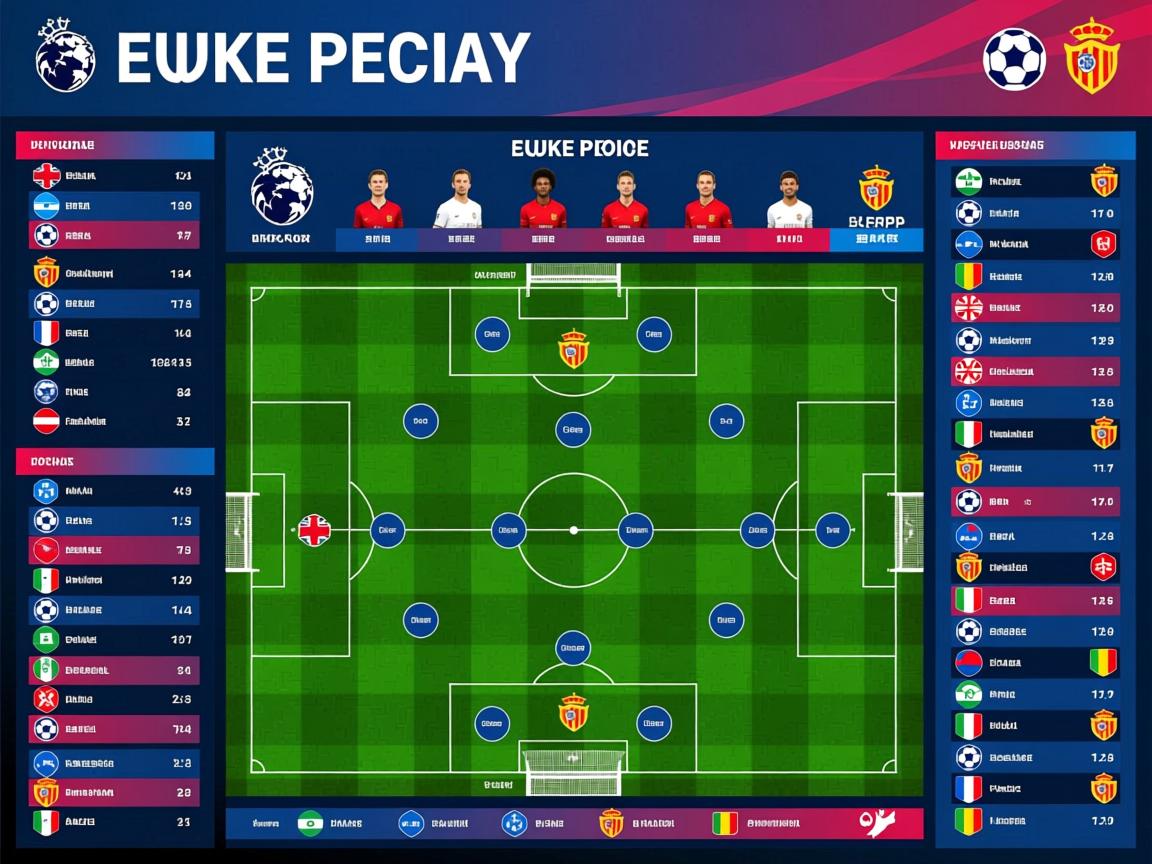Image resolution: width=1152 pixels, height=864 pixels.
Task: Select the green-yellow-red flag in the bottom bar
Action: click(x=724, y=823)
